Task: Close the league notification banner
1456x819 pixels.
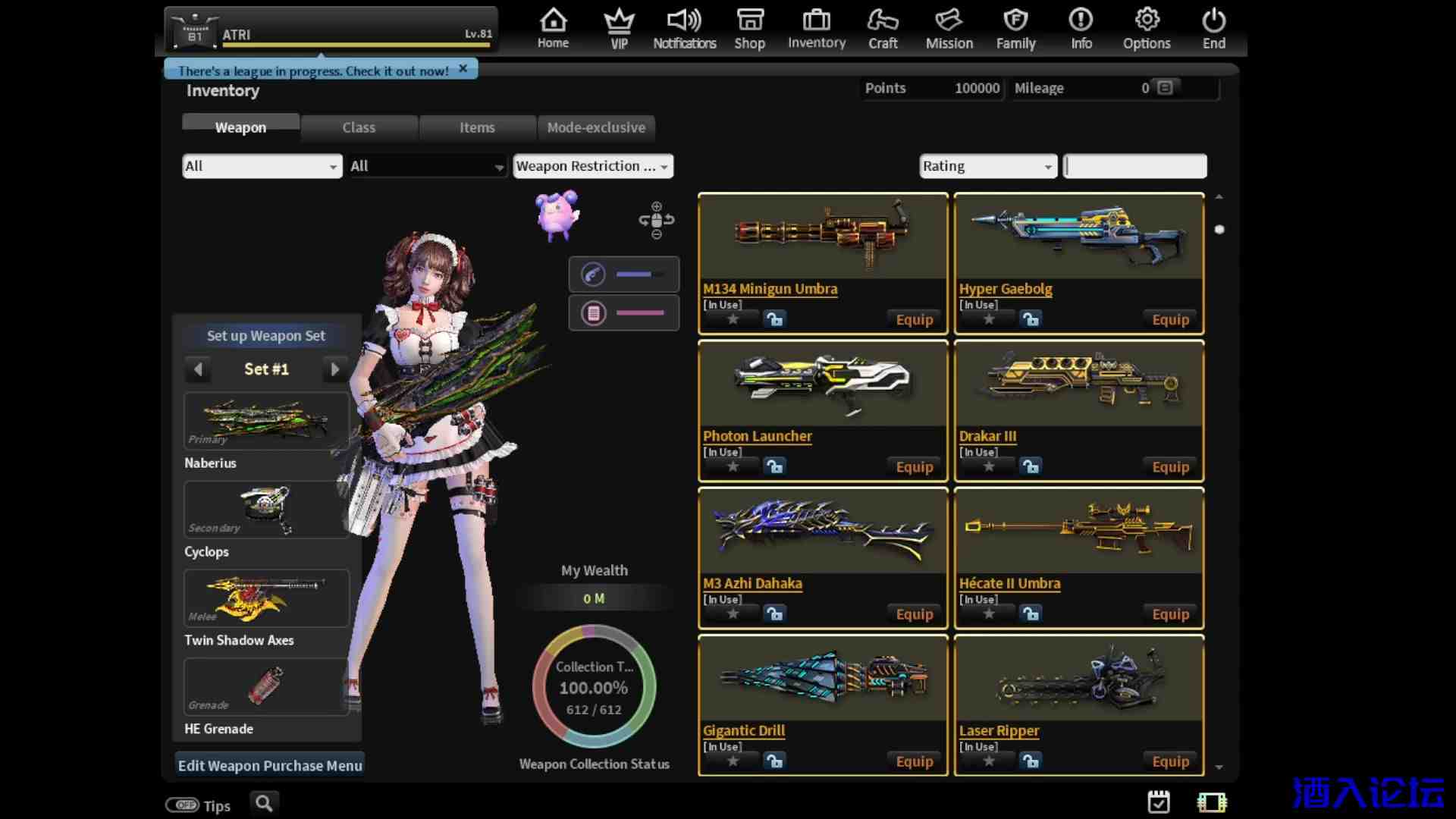Action: pyautogui.click(x=463, y=68)
